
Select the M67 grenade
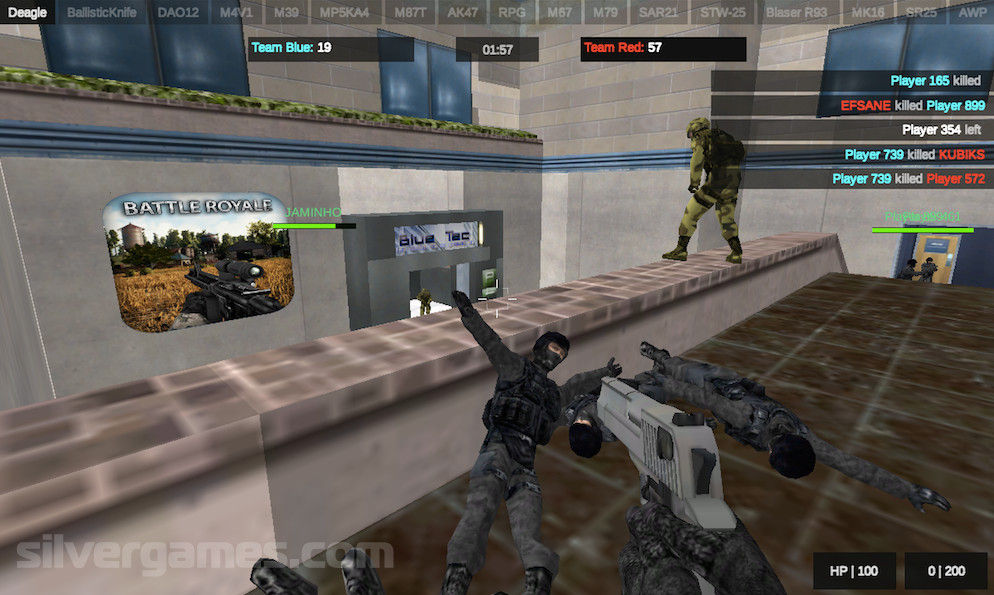(x=559, y=13)
